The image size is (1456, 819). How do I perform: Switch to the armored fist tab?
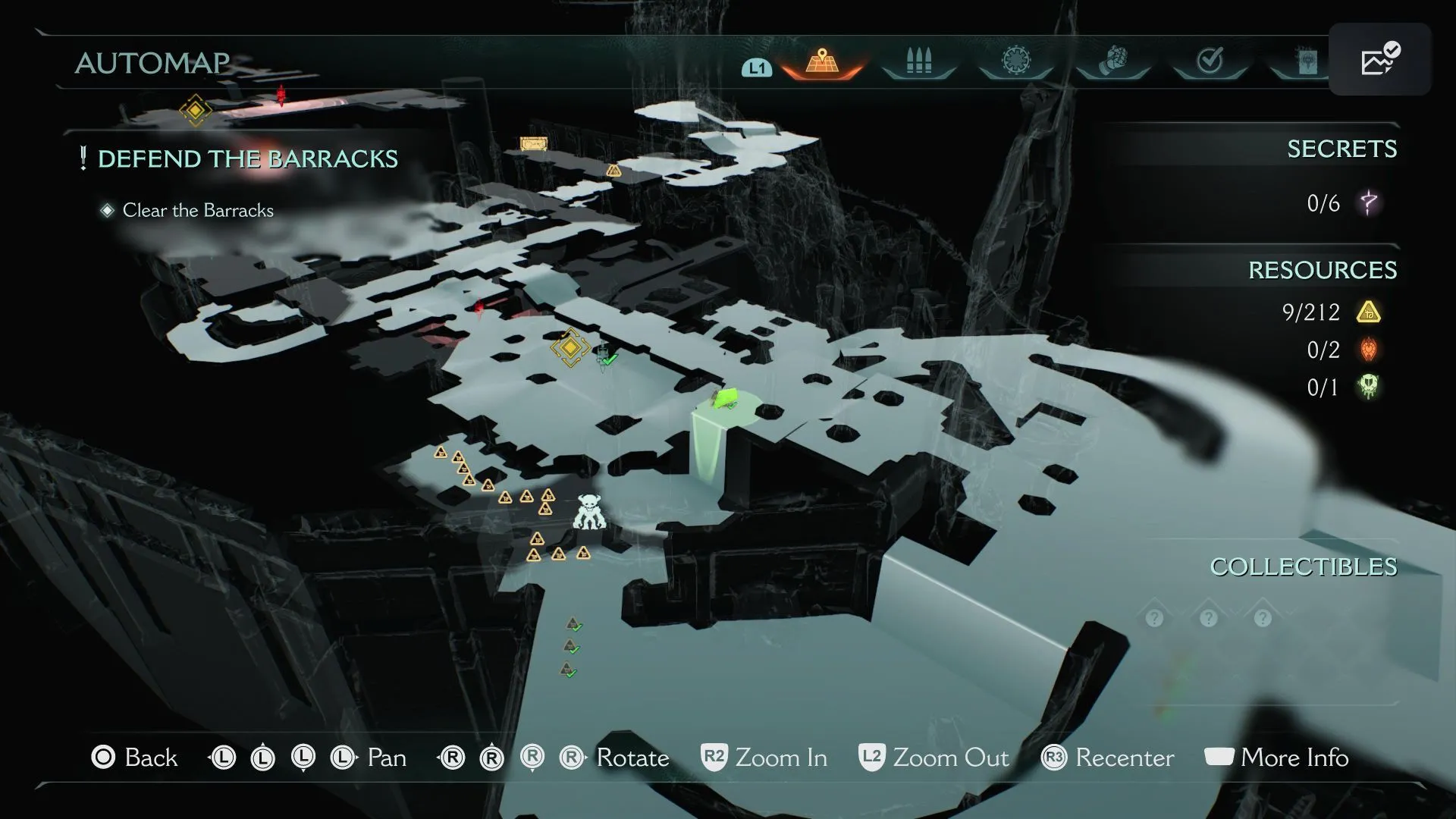coord(1112,61)
